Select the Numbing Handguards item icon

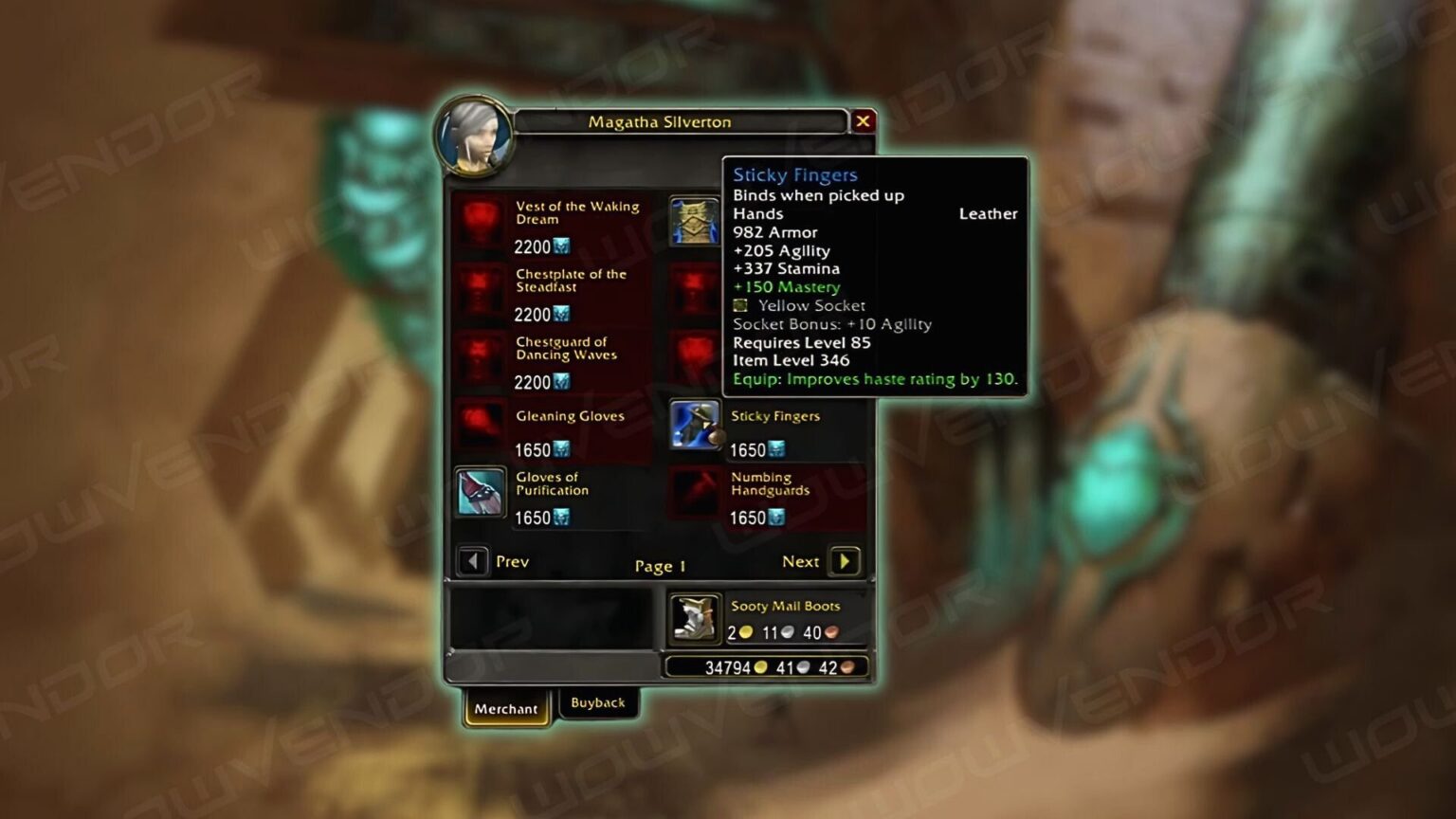(695, 493)
